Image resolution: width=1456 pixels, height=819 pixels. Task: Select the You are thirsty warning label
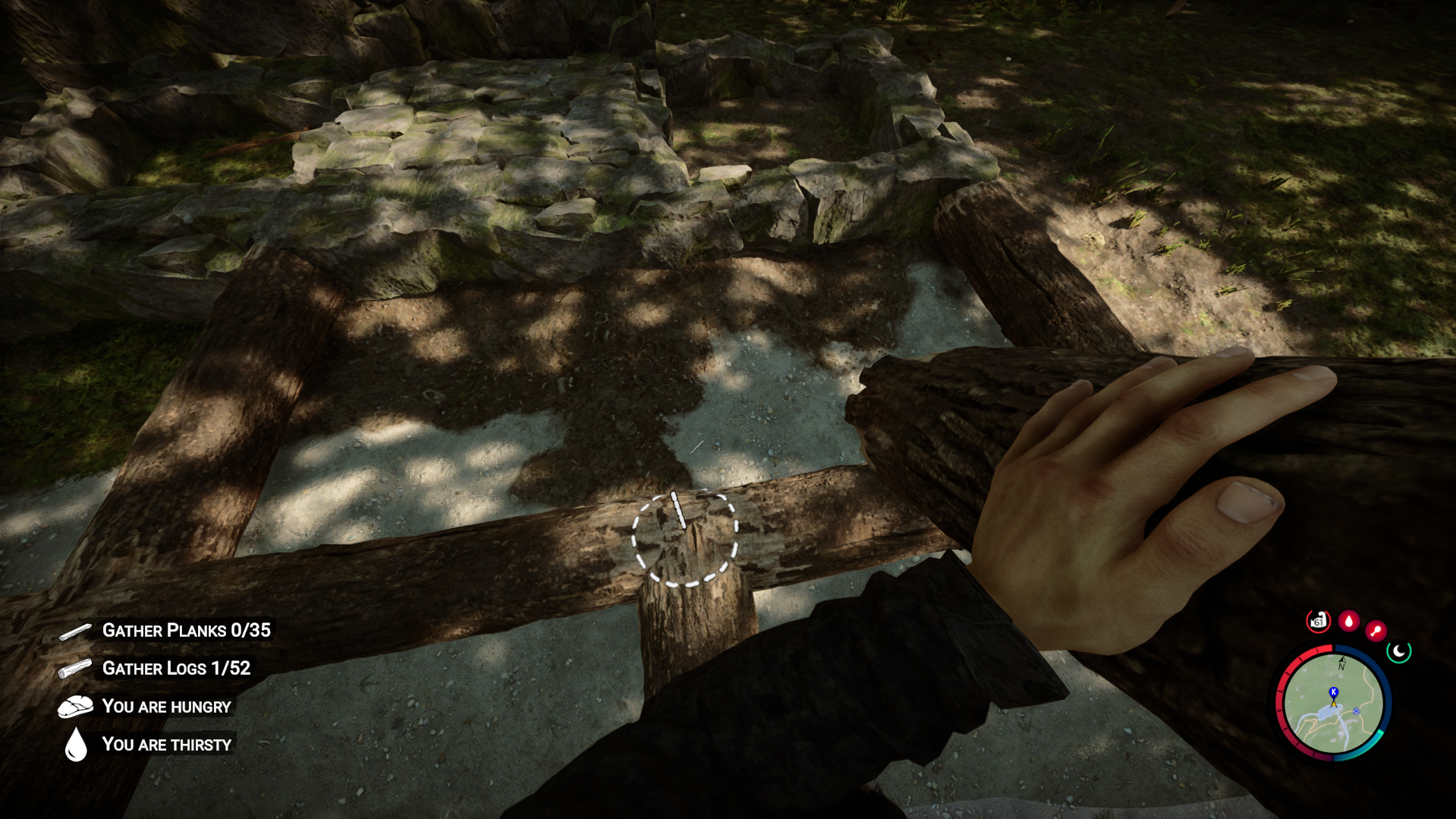(x=167, y=744)
